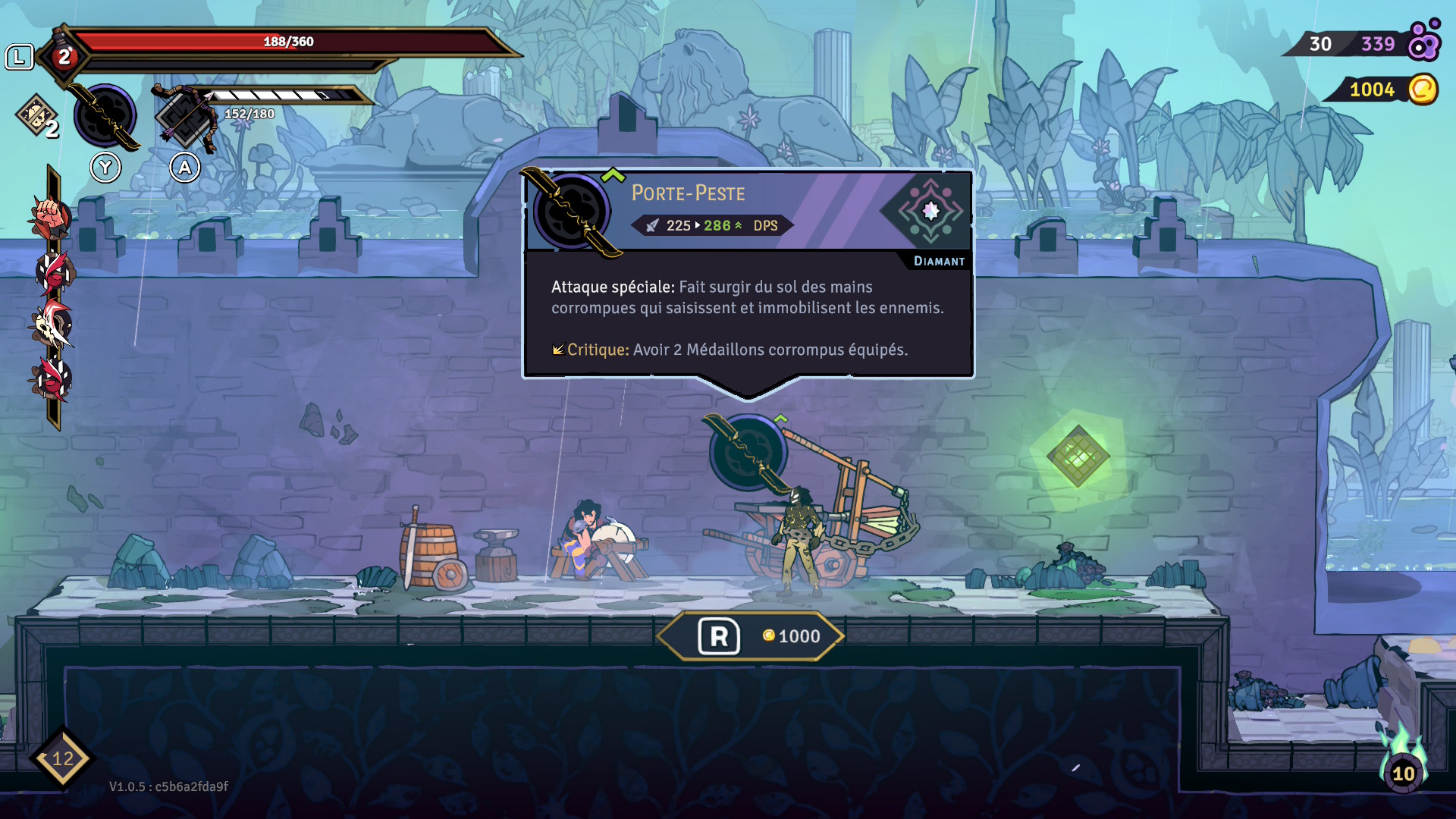Select the red health potion flask icon
This screenshot has height=819, width=1456.
[64, 56]
